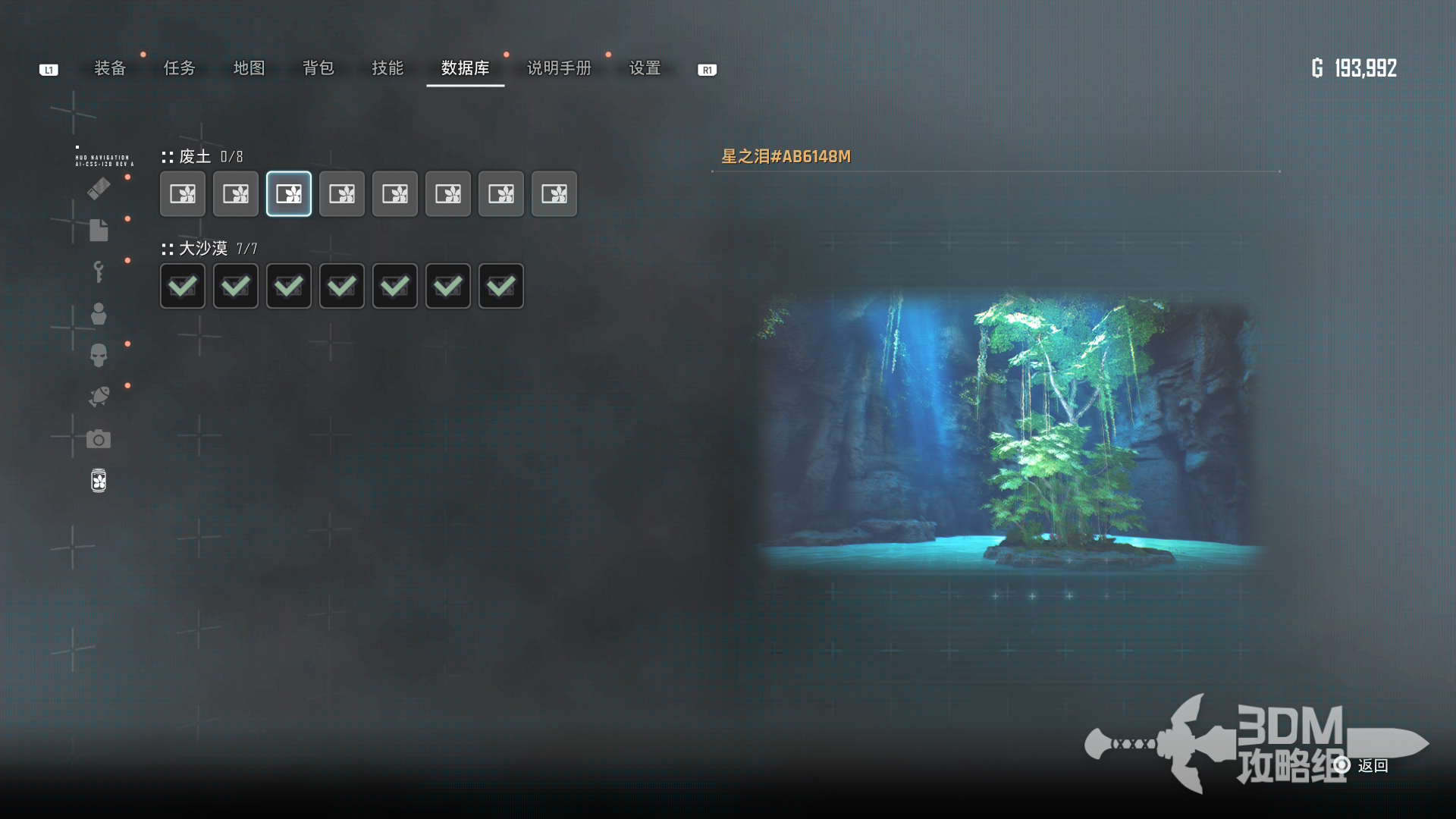This screenshot has width=1456, height=819.
Task: Open the 设置 tab
Action: tap(645, 68)
